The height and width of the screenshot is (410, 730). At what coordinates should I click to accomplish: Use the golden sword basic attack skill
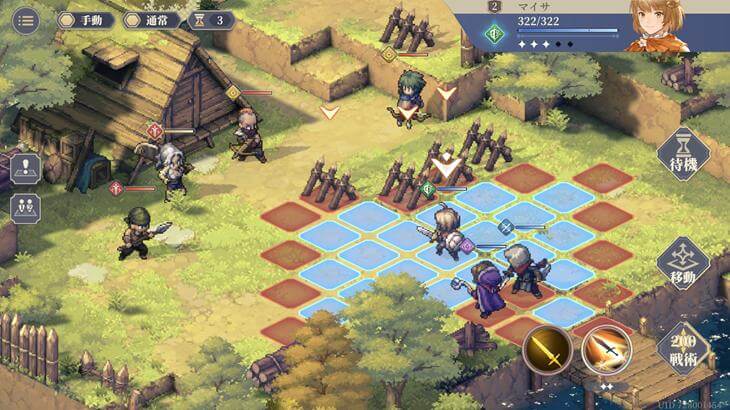[x=547, y=349]
